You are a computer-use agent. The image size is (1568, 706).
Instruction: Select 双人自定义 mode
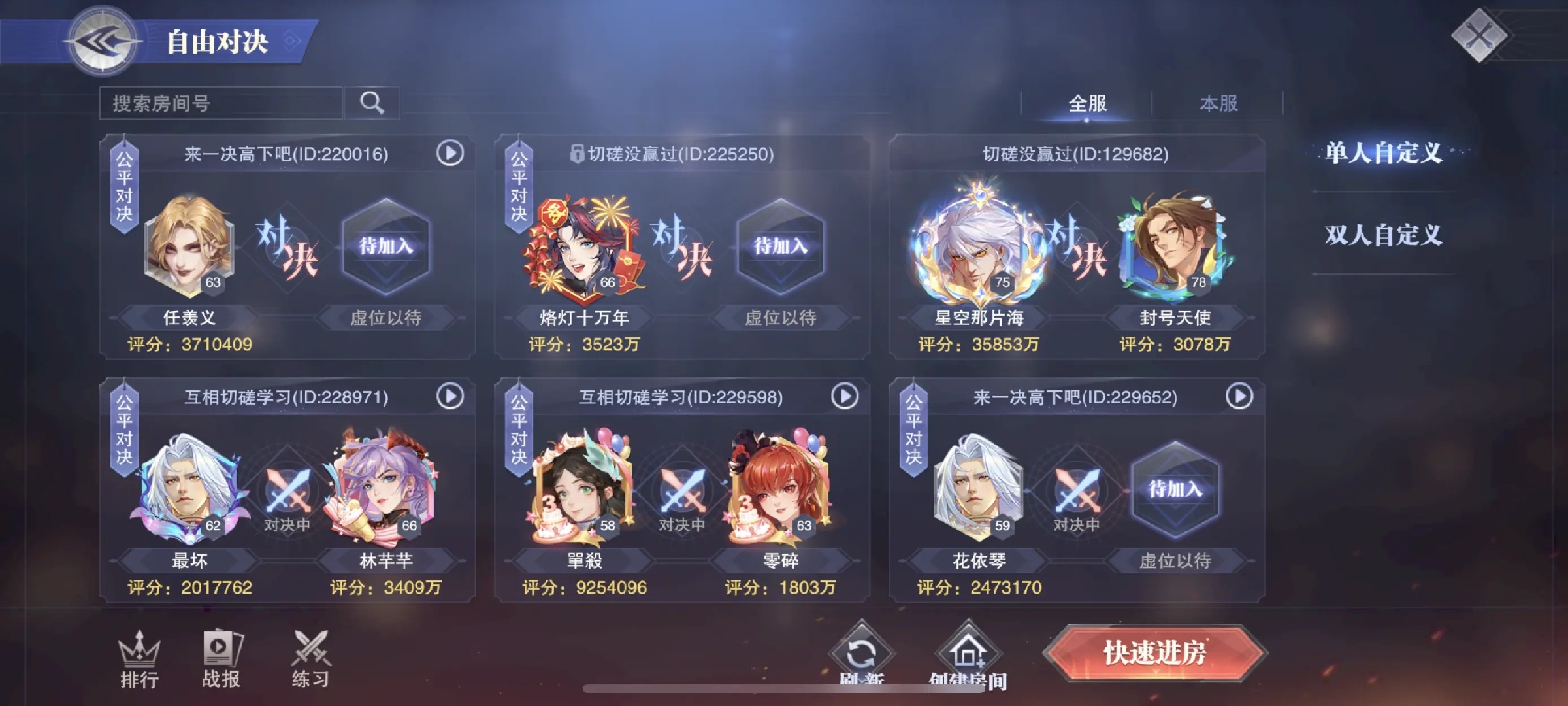1383,235
